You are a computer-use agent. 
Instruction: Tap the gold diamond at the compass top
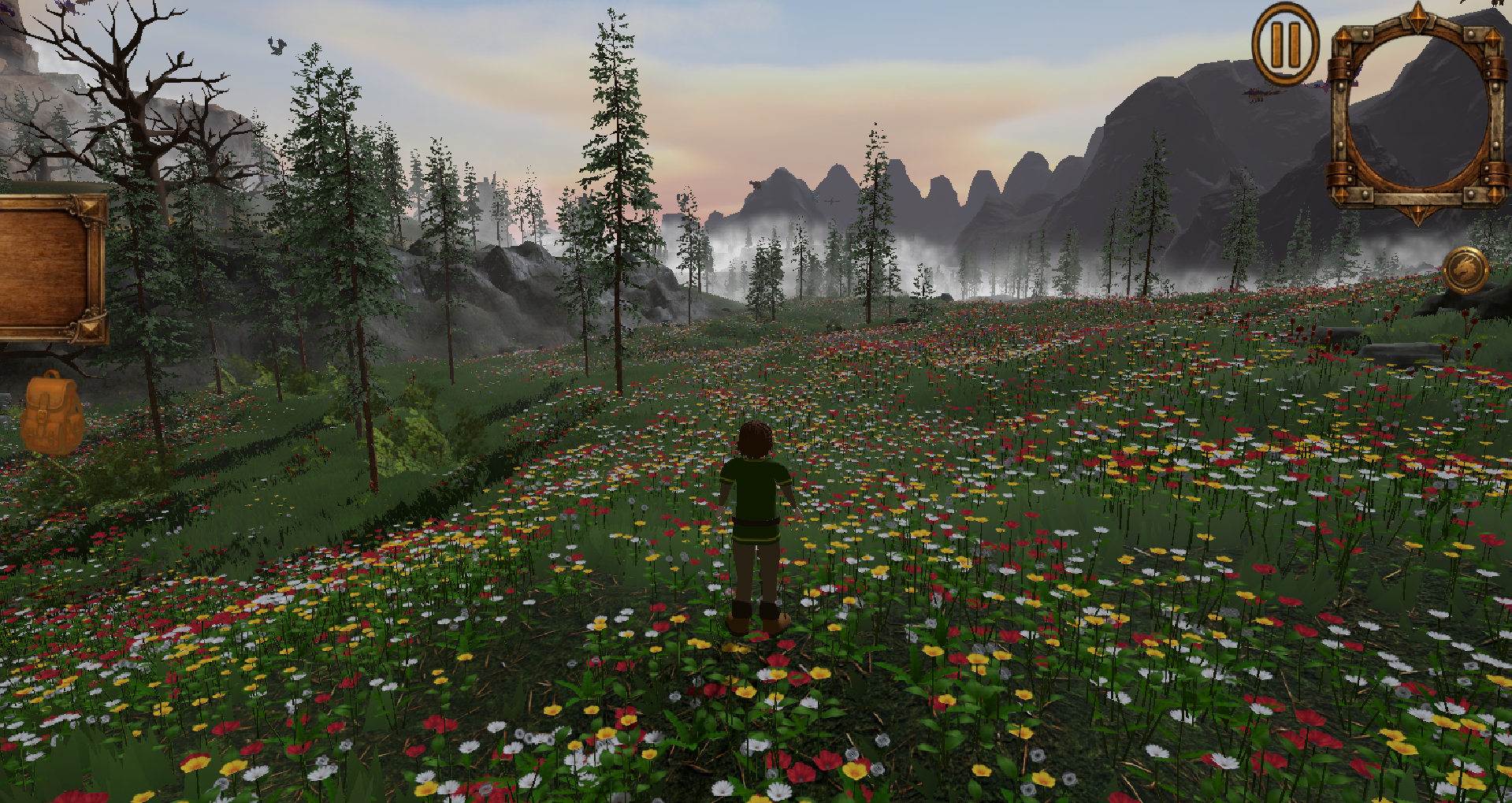click(x=1418, y=17)
